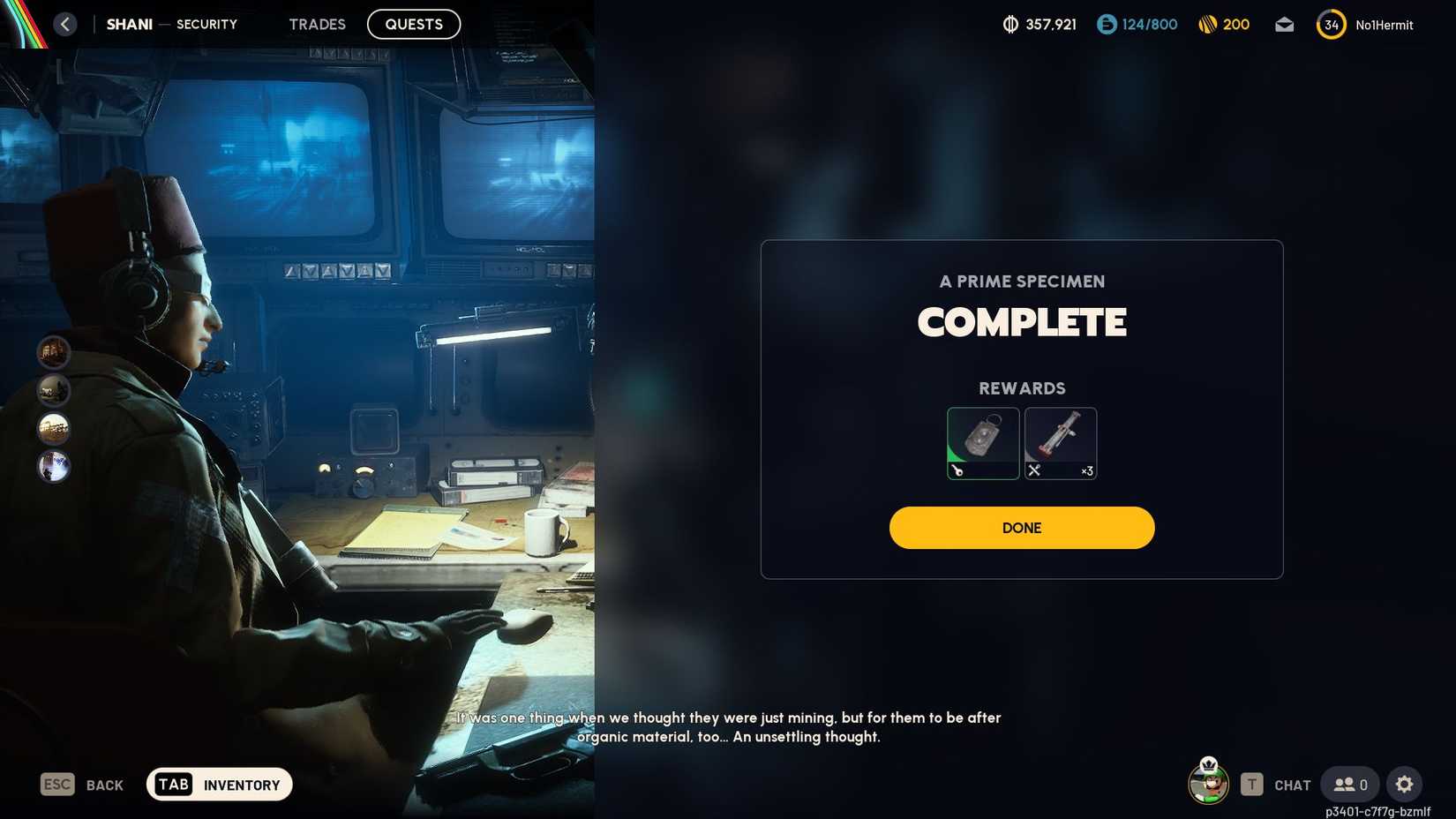Open the INVENTORY via the TAB label
The height and width of the screenshot is (819, 1456).
(173, 784)
